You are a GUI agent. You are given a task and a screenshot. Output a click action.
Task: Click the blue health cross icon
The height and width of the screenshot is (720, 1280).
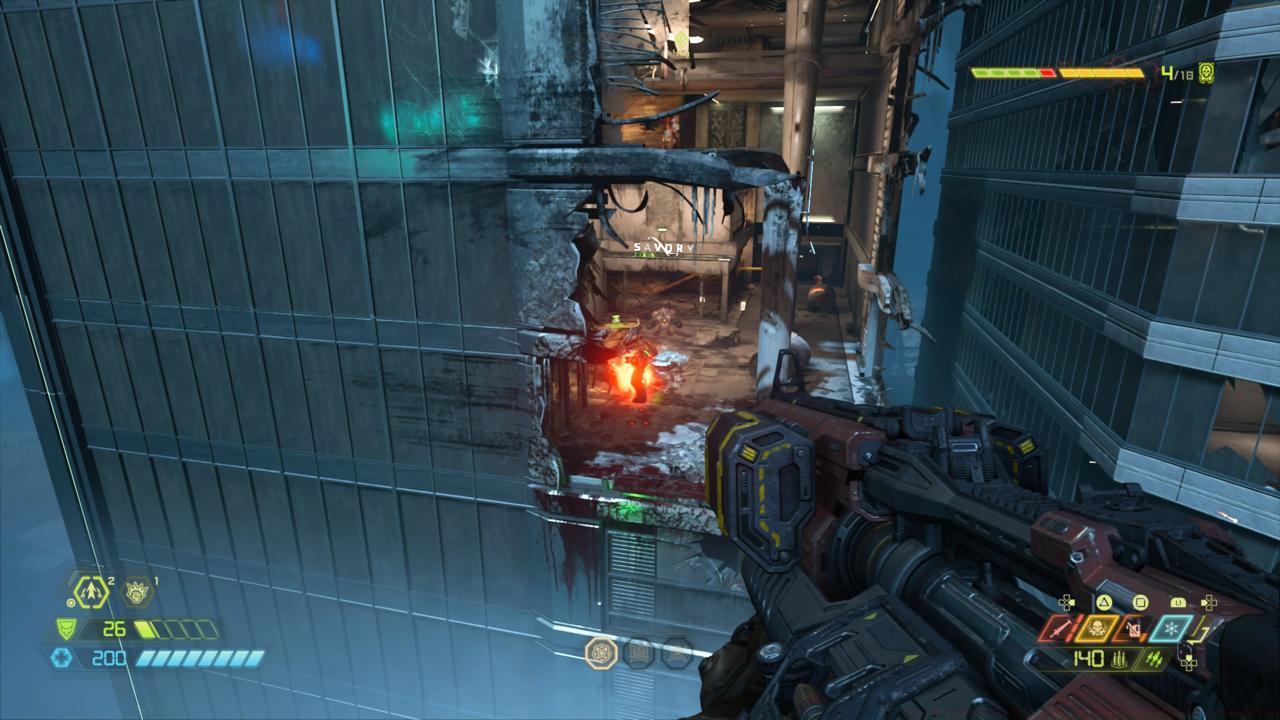tap(63, 657)
